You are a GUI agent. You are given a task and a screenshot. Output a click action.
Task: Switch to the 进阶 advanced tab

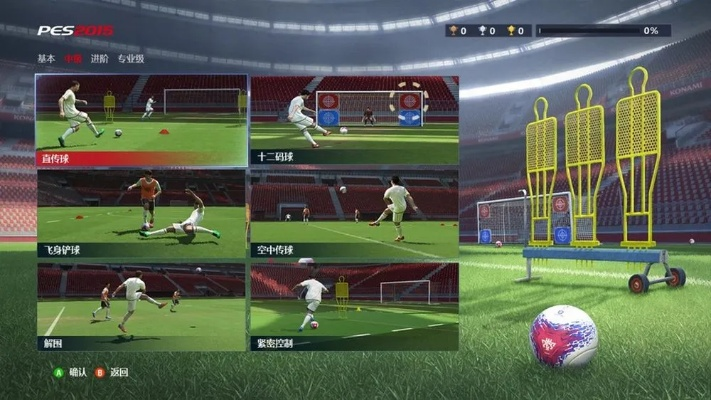tap(100, 59)
